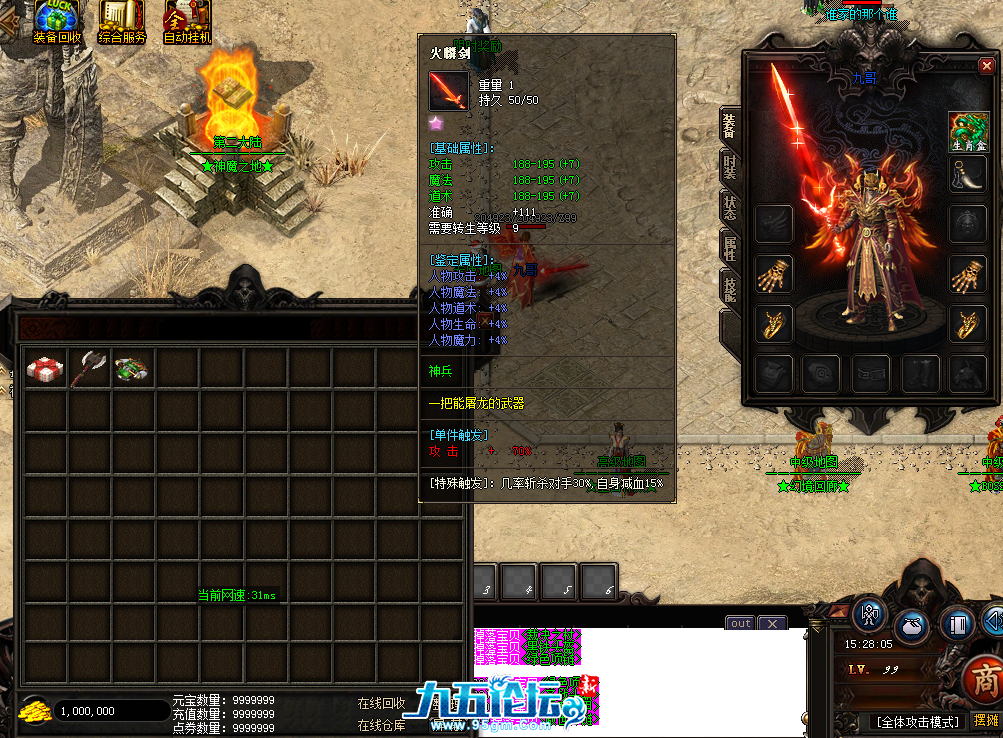Viewport: 1003px width, 738px height.
Task: Open the 技能 skills tab
Action: pyautogui.click(x=729, y=291)
